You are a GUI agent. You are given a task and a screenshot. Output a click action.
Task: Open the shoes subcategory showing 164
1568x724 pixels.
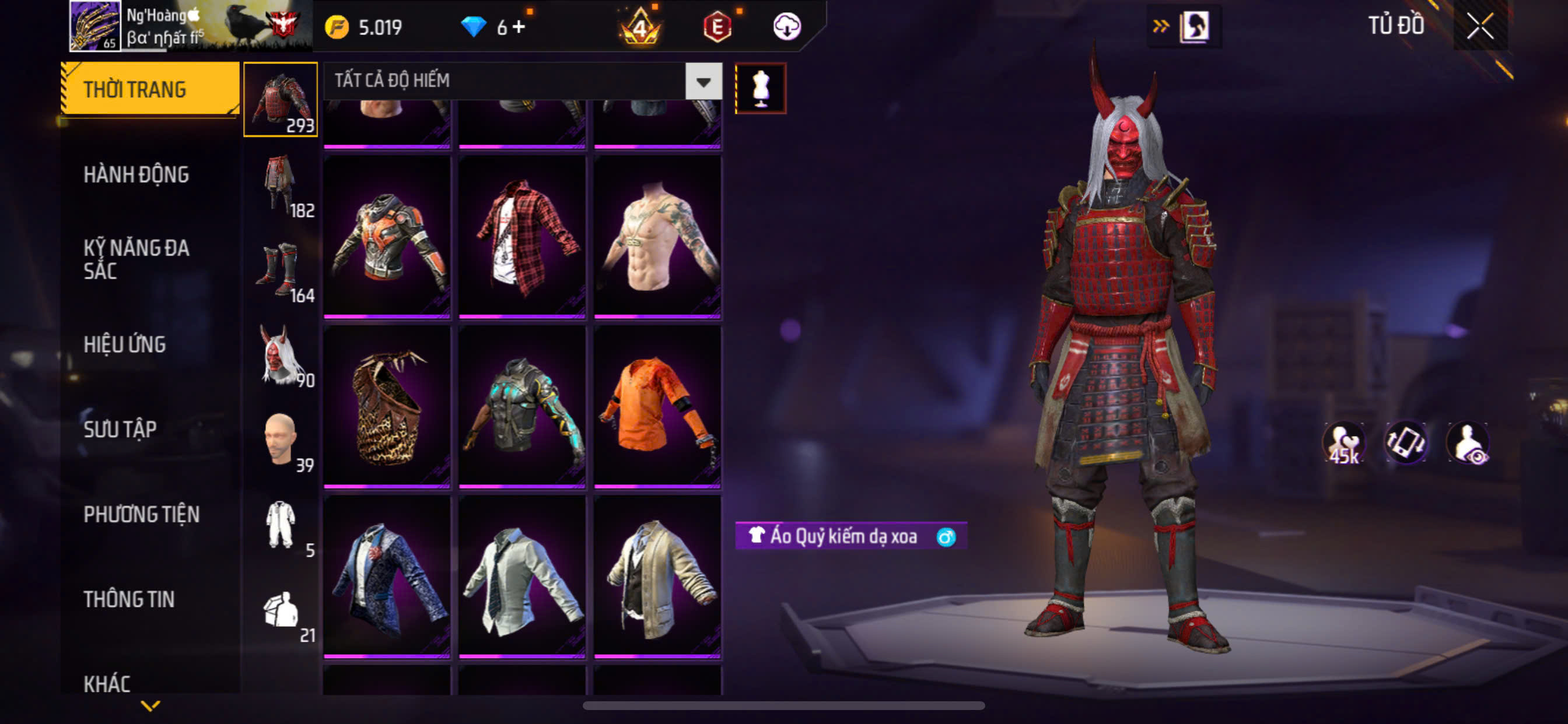click(x=281, y=270)
